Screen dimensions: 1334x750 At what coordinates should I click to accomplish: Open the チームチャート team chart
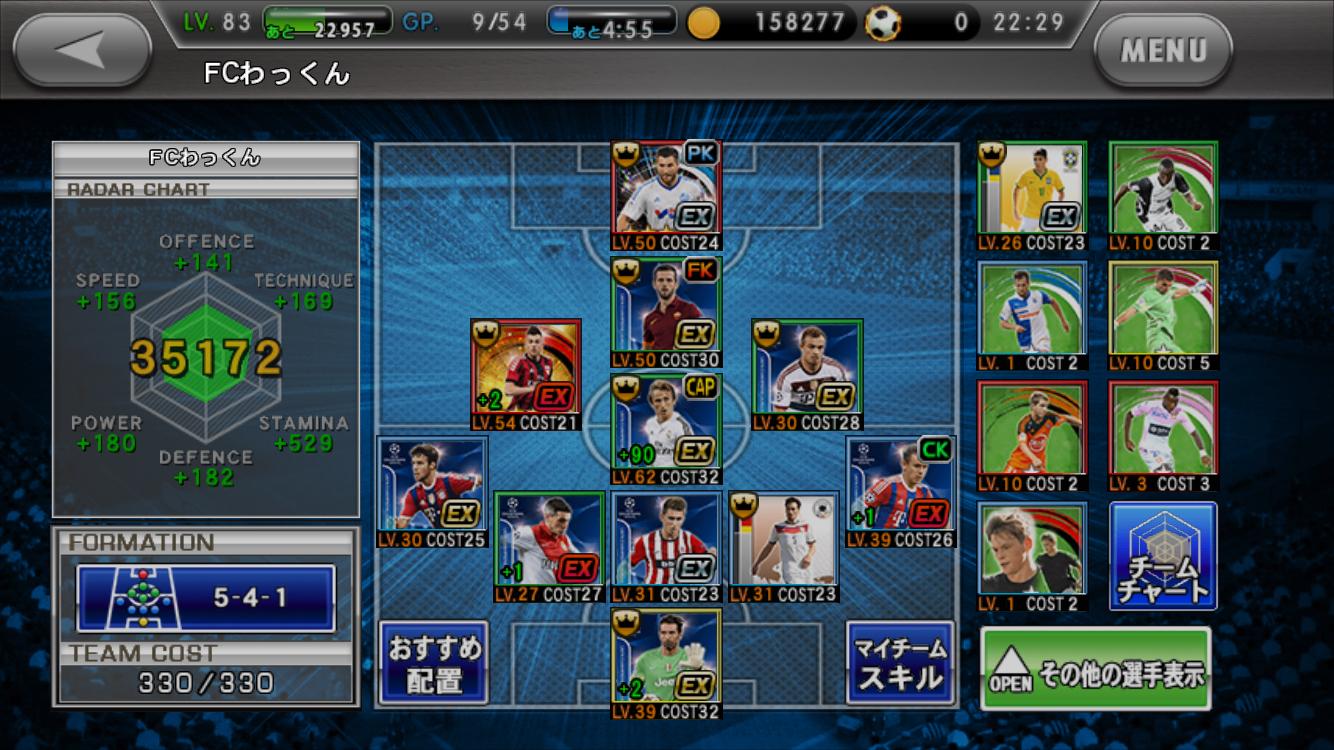[x=1163, y=556]
